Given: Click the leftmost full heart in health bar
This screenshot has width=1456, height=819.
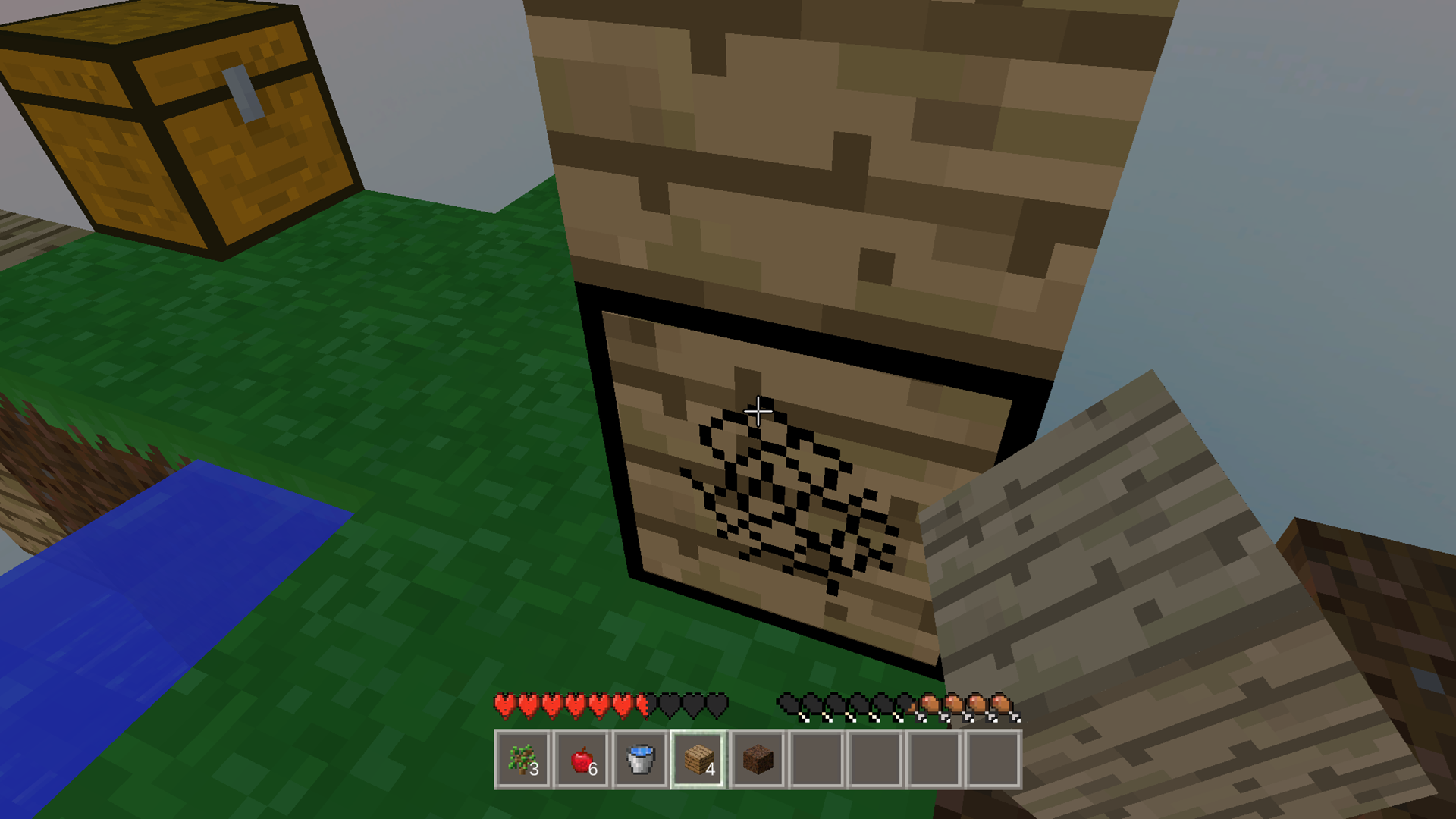Looking at the screenshot, I should coord(504,704).
